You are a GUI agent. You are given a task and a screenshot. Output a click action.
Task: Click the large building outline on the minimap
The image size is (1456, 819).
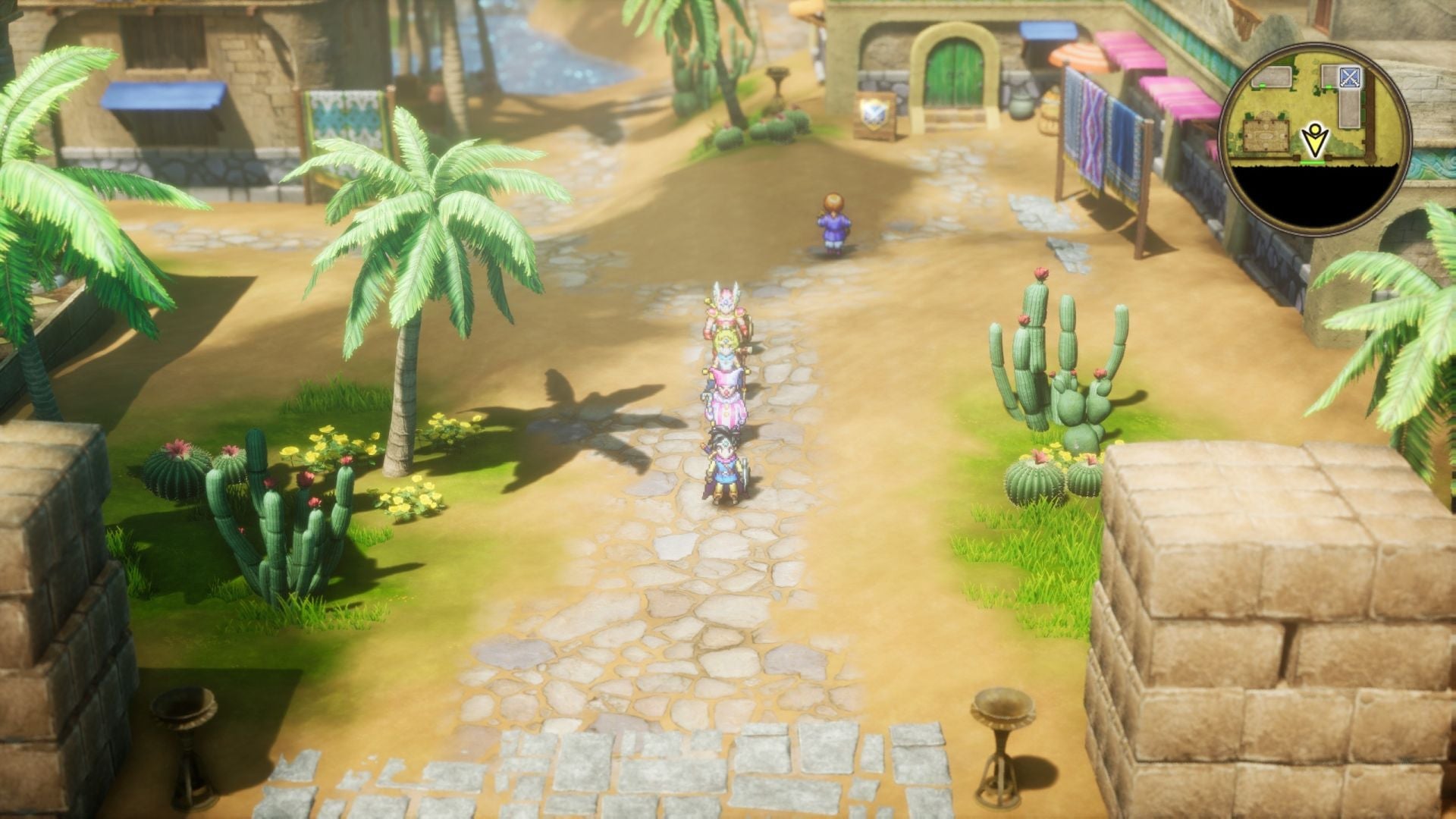coord(1350,108)
